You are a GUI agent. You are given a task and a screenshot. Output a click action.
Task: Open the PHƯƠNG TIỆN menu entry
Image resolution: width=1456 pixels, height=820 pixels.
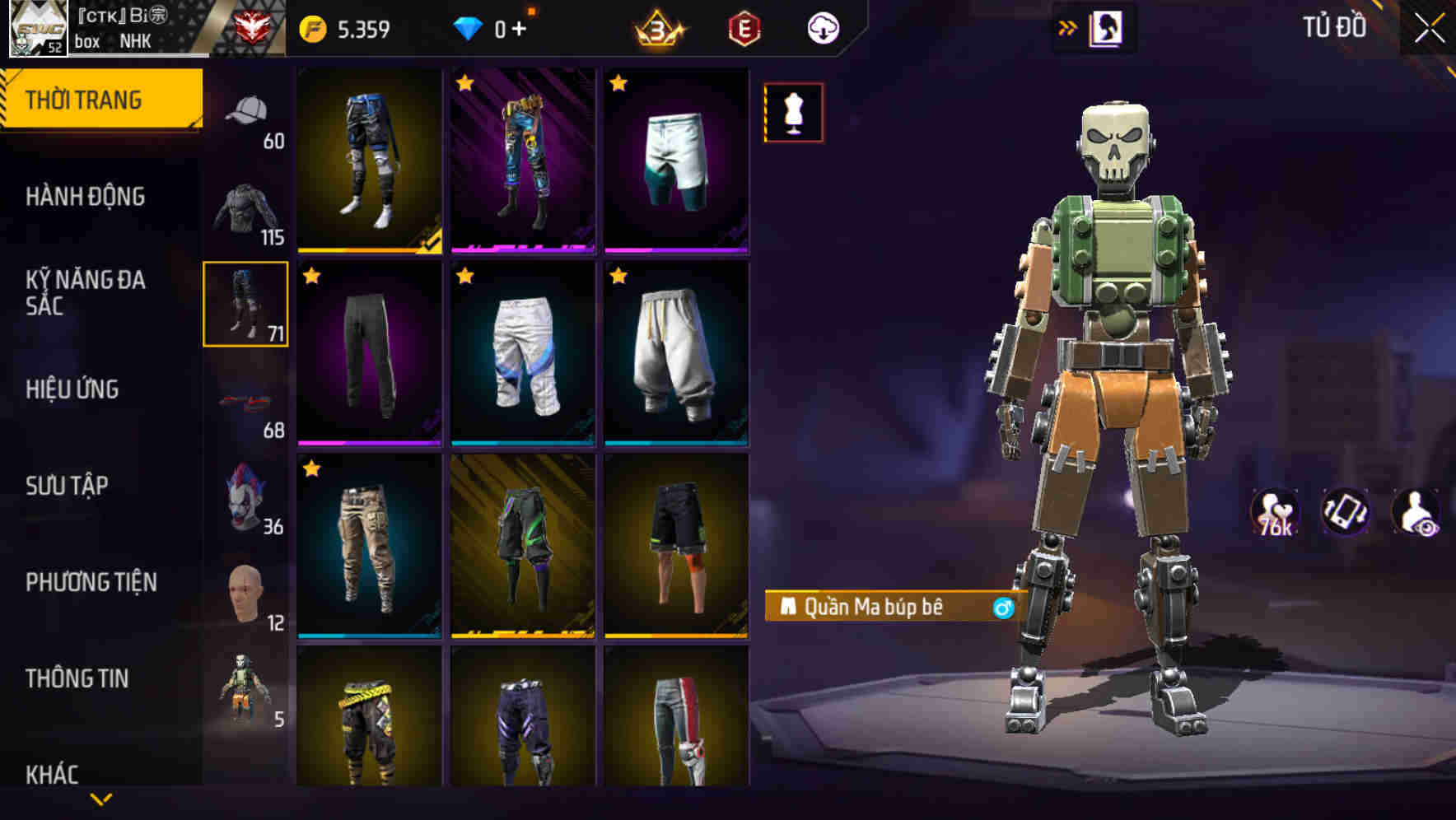91,582
